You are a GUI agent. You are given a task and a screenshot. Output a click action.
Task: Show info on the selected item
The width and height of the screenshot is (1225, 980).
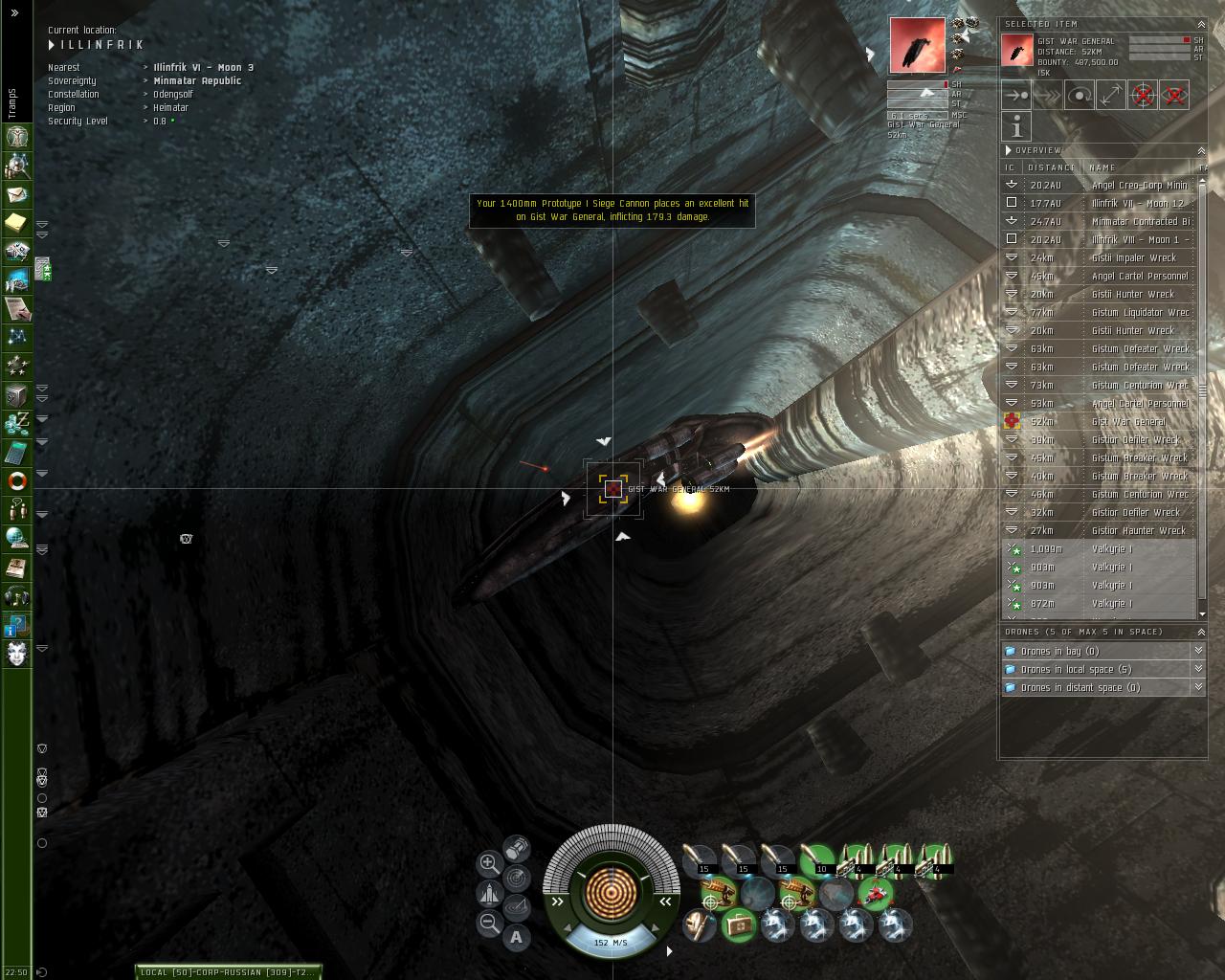1016,126
